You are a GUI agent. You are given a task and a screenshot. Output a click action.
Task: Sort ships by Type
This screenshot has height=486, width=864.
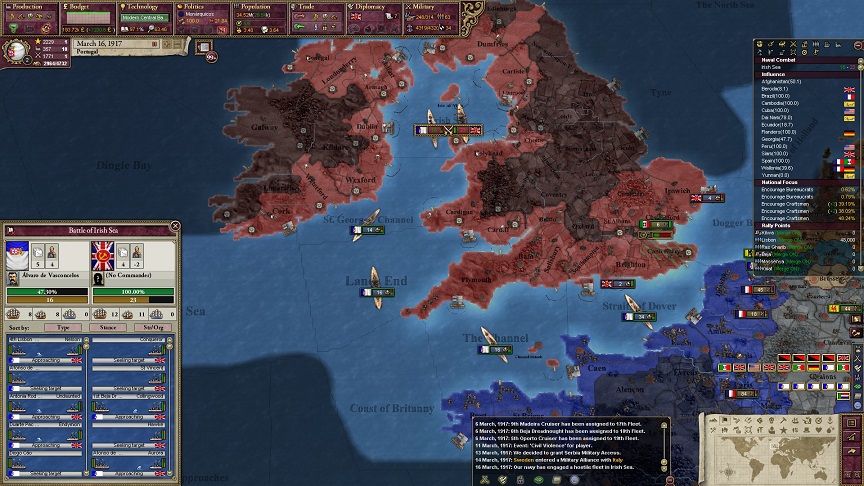(x=63, y=327)
